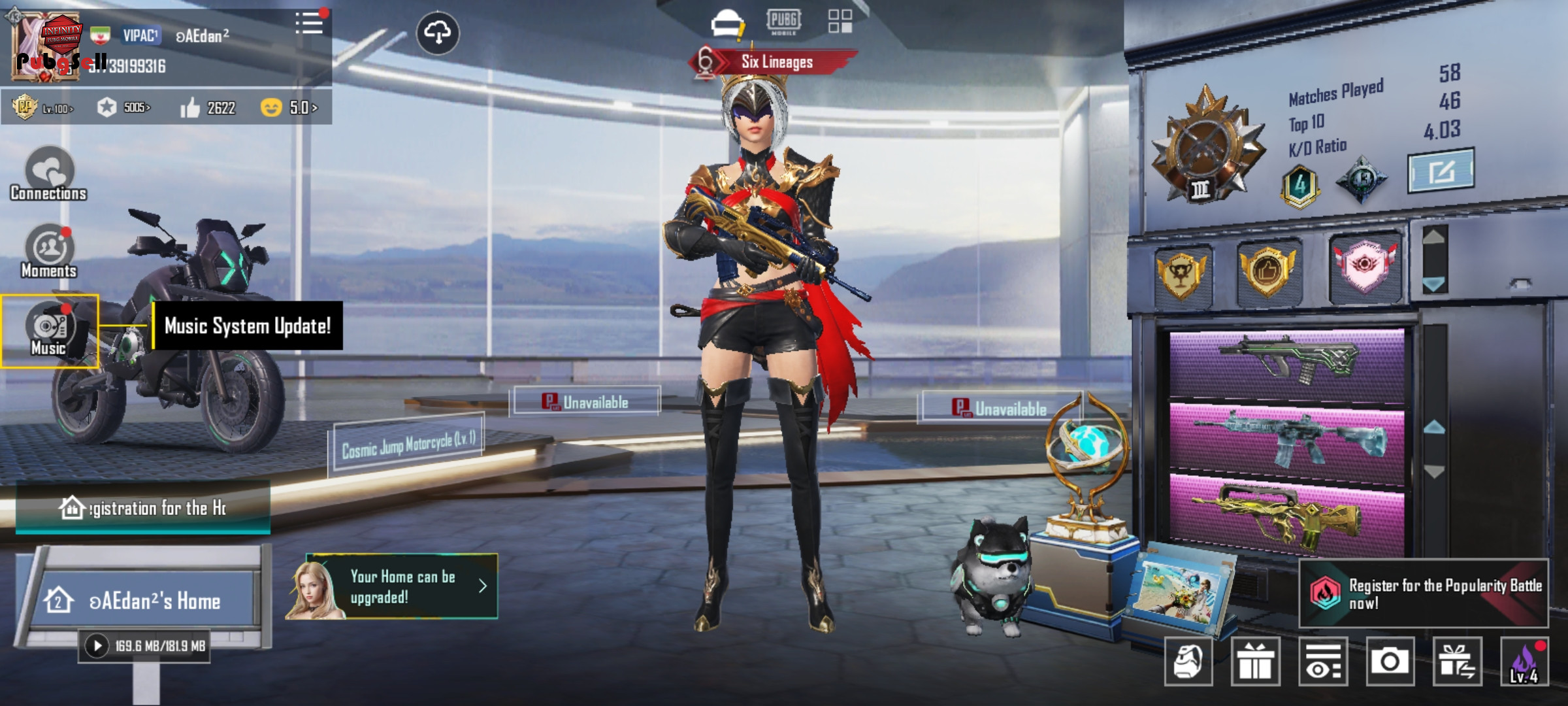Open the purple flame Lv. 4 icon
The height and width of the screenshot is (706, 1568).
click(1524, 662)
